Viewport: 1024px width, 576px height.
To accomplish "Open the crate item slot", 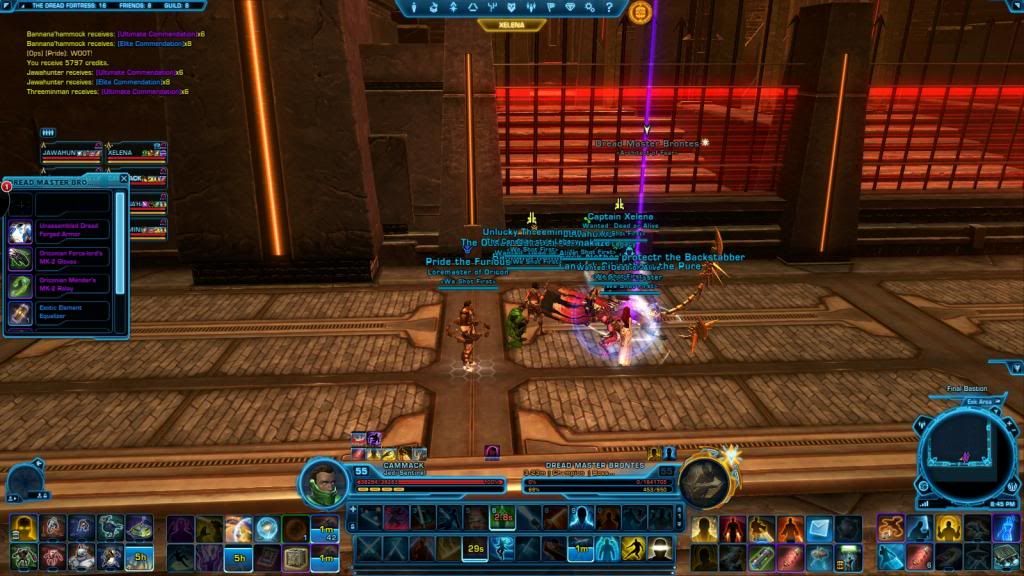I will (296, 554).
